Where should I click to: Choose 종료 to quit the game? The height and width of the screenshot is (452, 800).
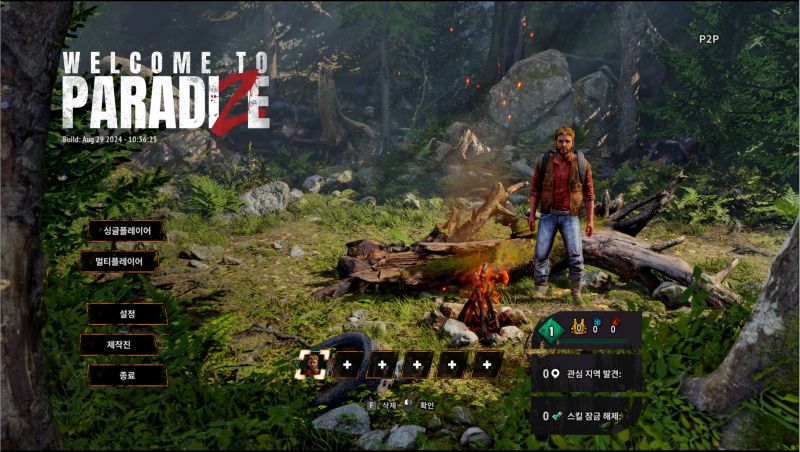click(x=127, y=376)
